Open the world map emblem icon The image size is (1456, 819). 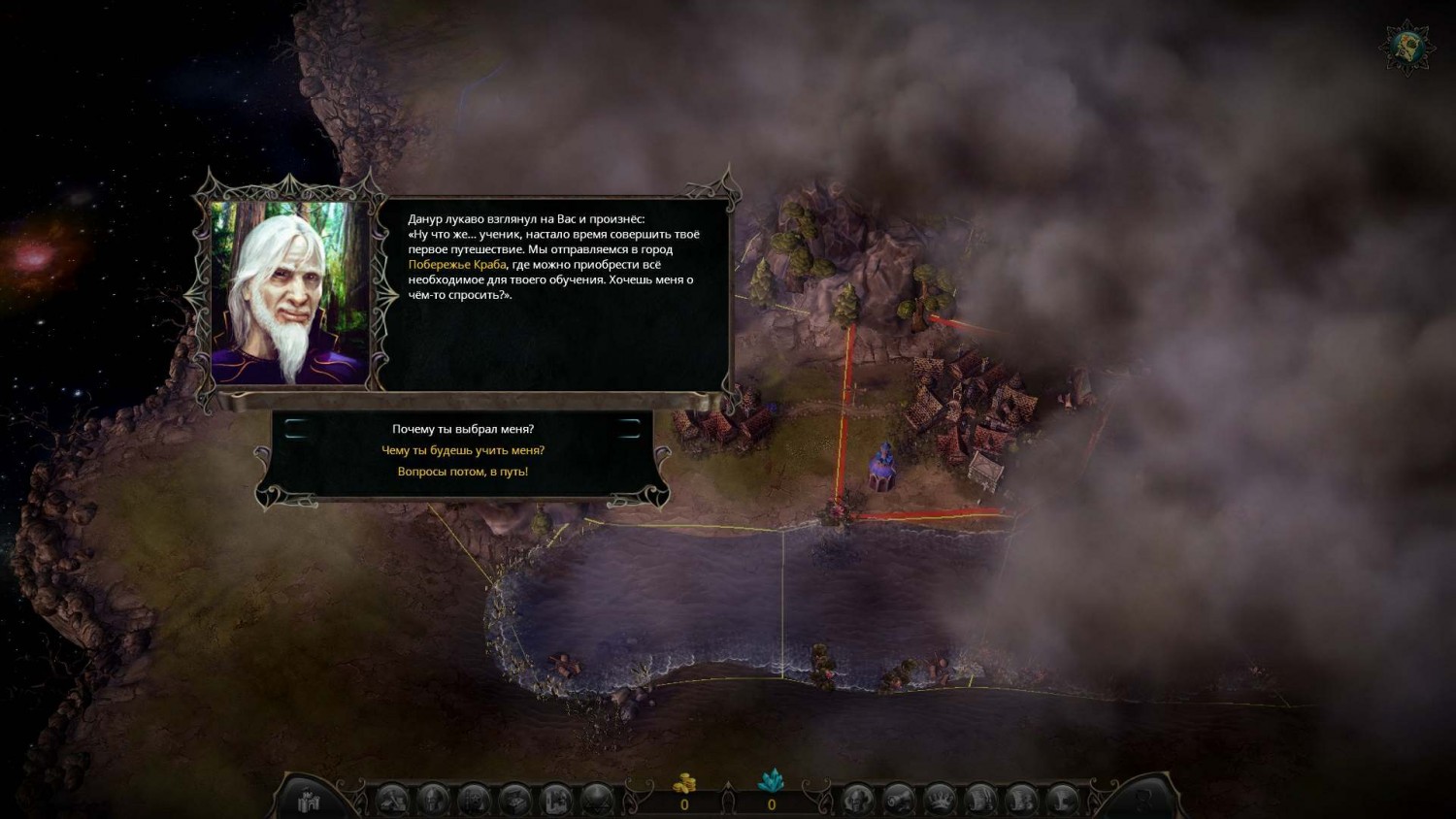point(1405,46)
